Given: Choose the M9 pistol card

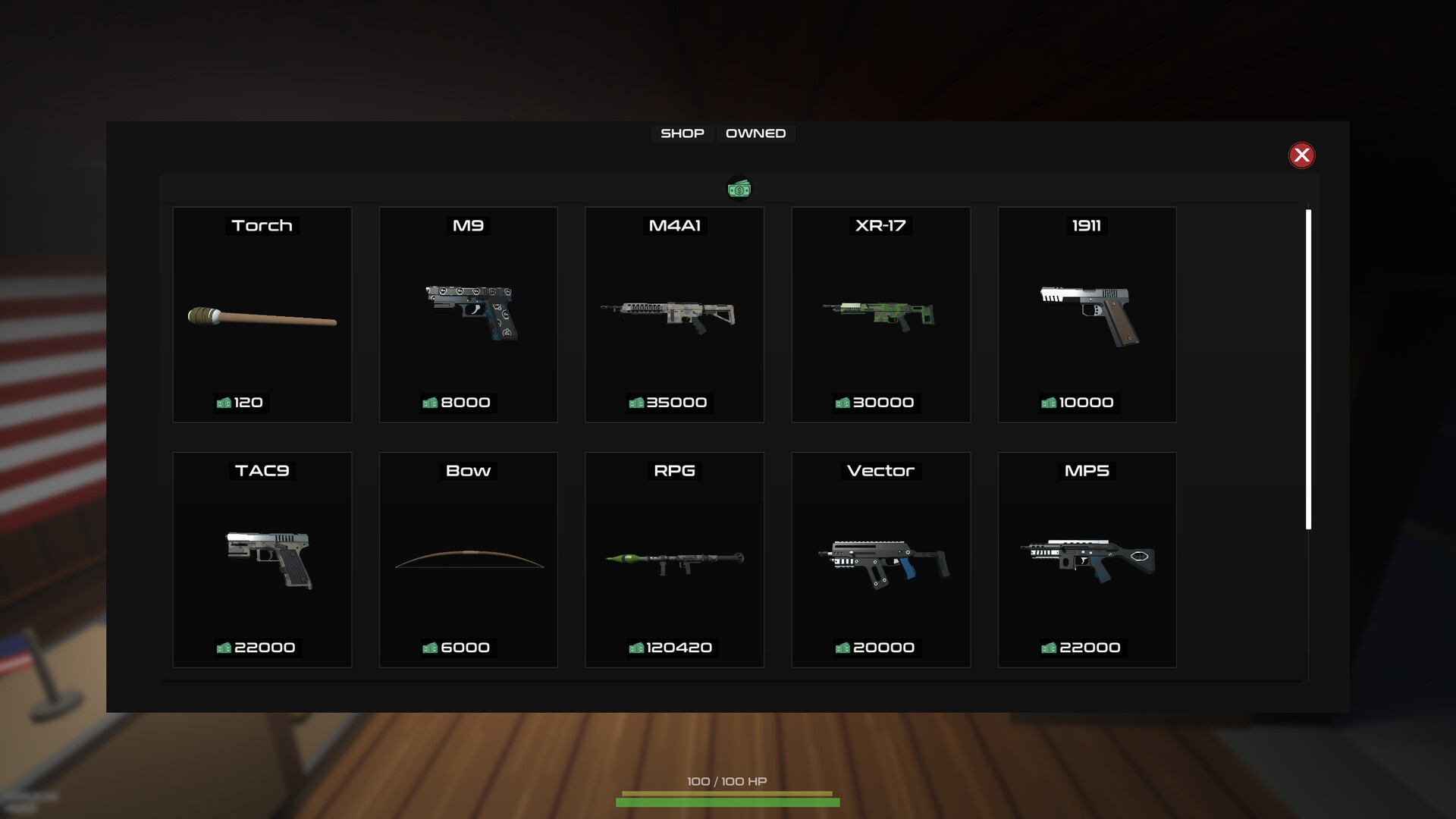Looking at the screenshot, I should 468,315.
